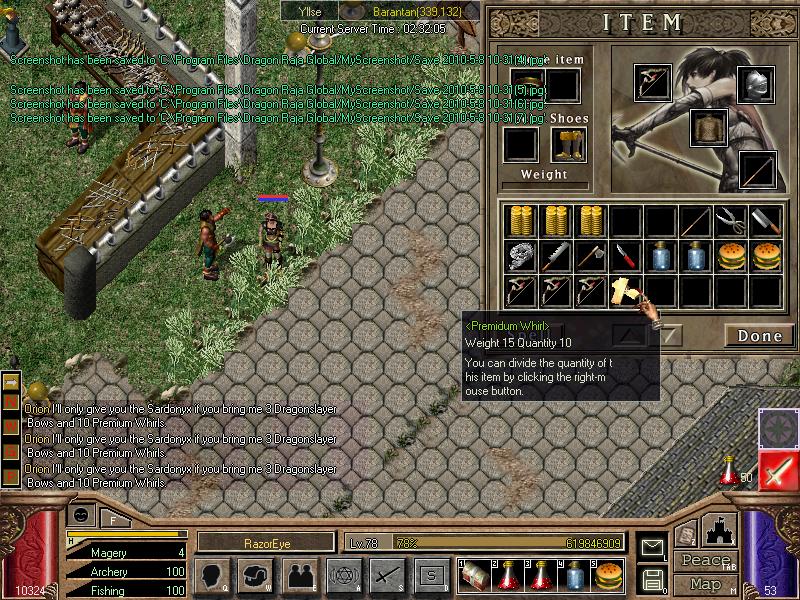
Task: Use the blue potion in quick bar
Action: click(576, 575)
